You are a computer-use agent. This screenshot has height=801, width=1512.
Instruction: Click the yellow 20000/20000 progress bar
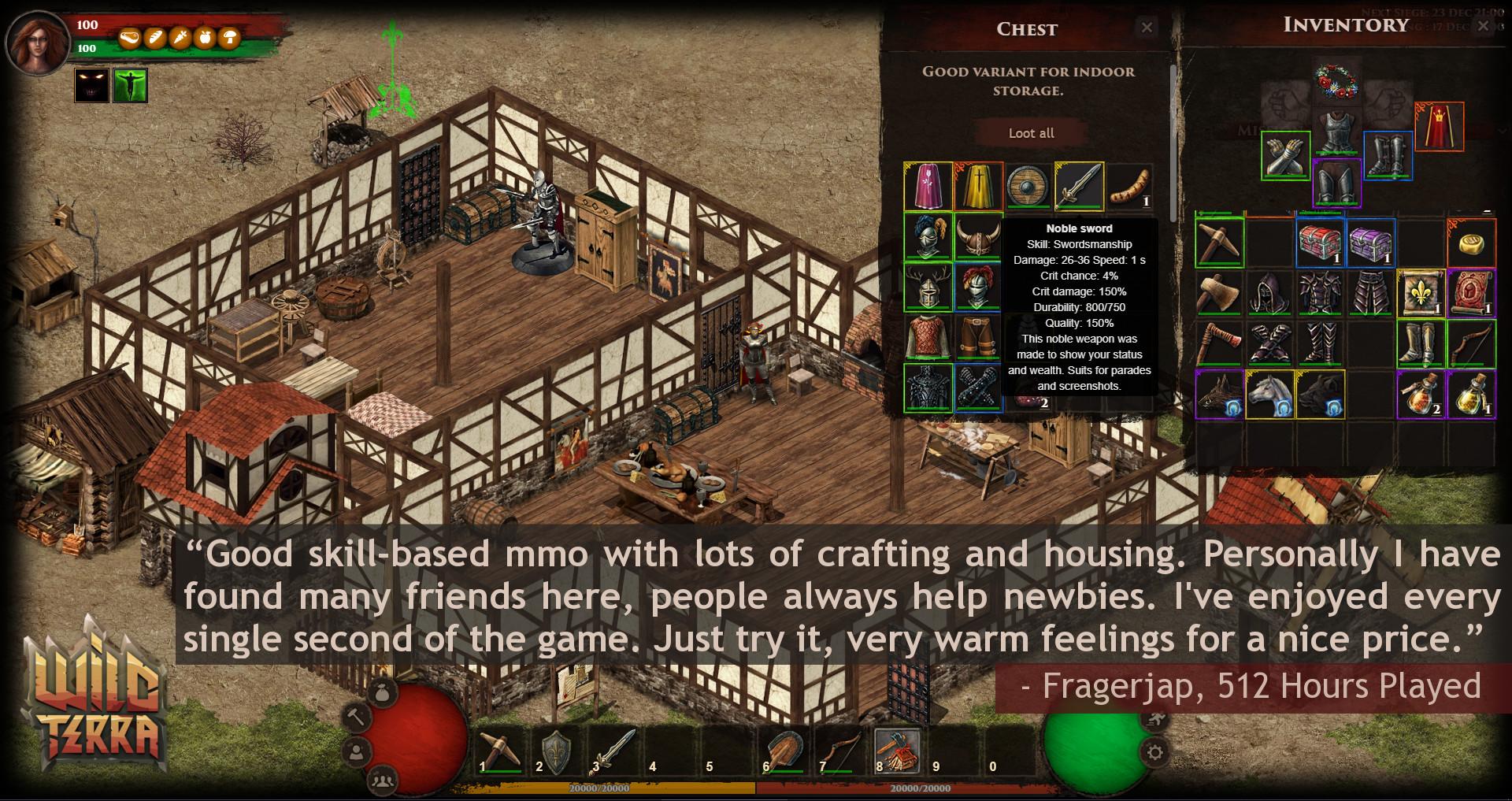598,786
